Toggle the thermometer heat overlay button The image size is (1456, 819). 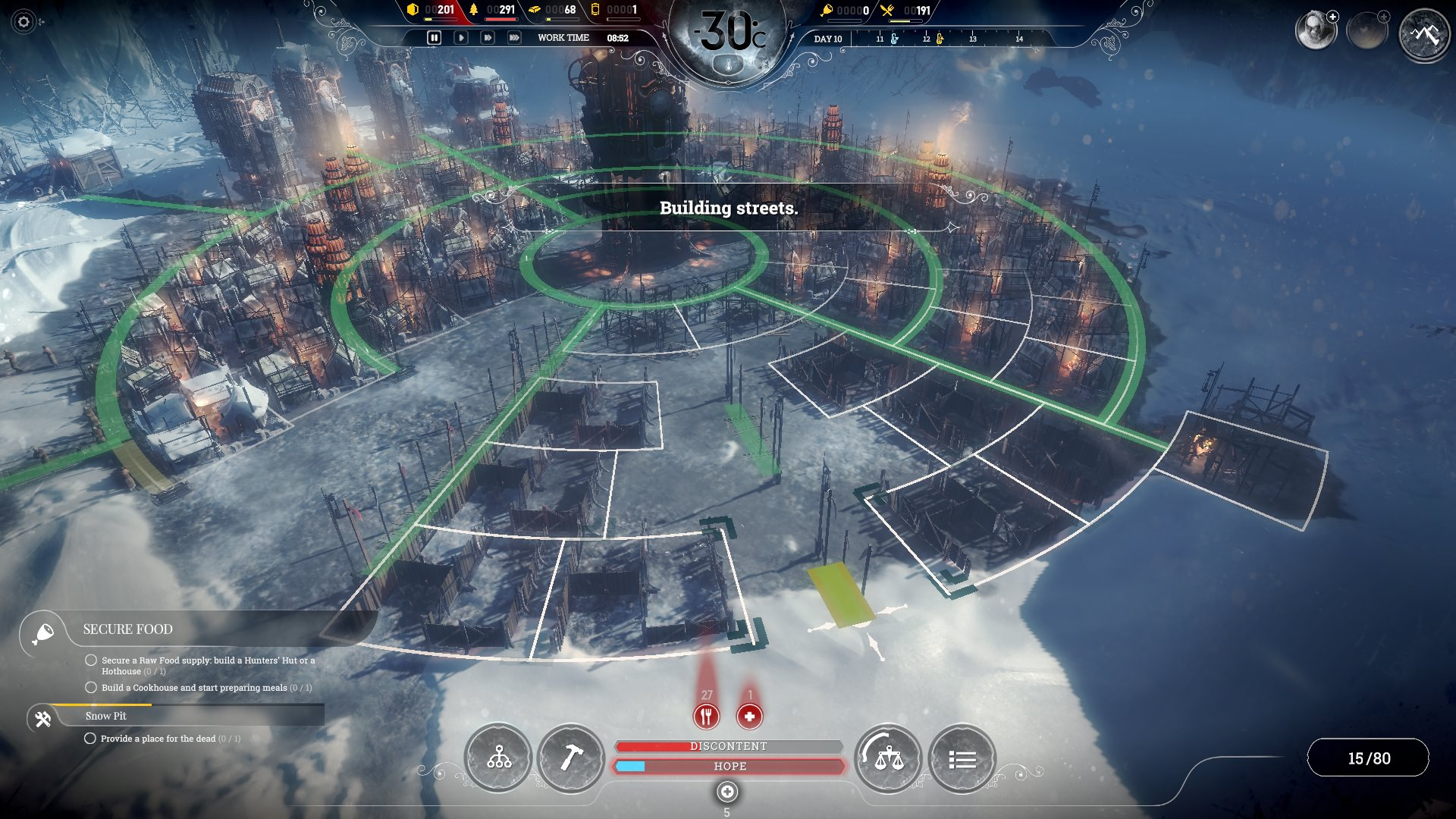(x=729, y=65)
